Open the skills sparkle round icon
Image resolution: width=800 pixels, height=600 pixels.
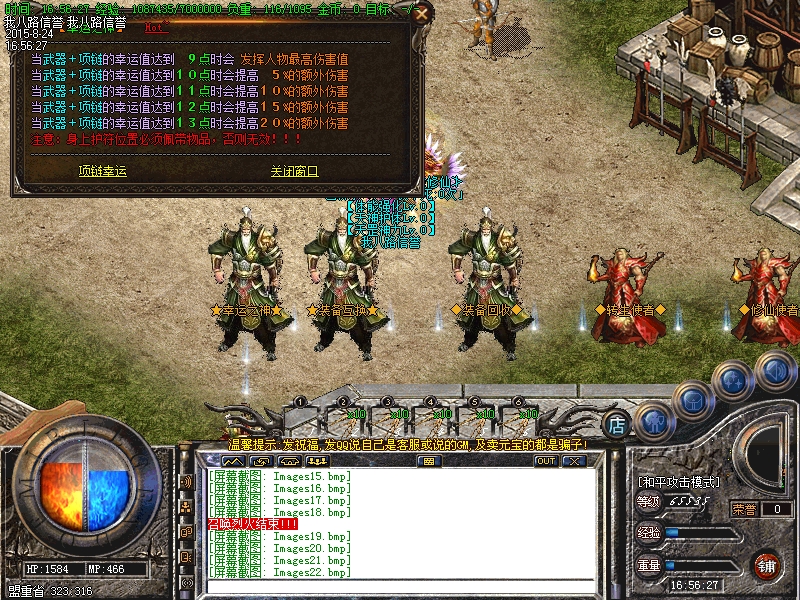coord(735,381)
